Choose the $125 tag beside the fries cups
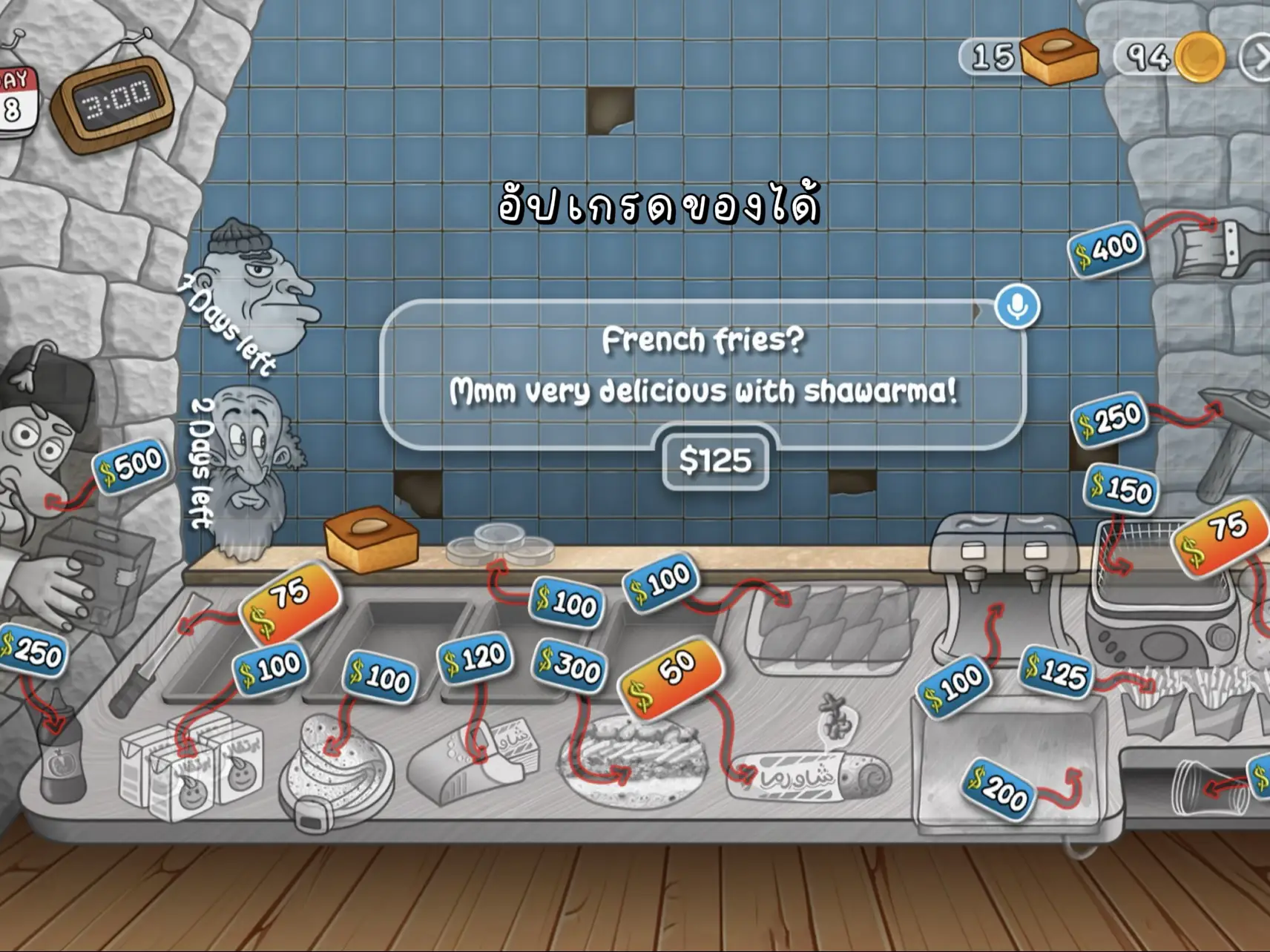This screenshot has width=1270, height=952. (x=1056, y=671)
